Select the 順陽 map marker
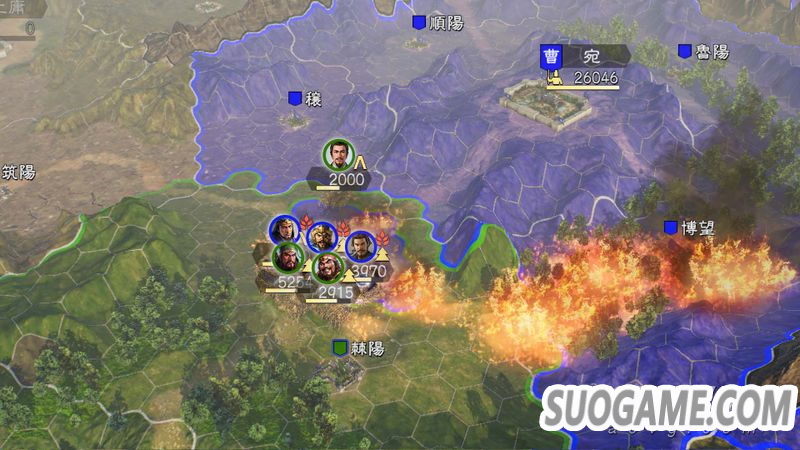The width and height of the screenshot is (800, 450). tap(419, 21)
